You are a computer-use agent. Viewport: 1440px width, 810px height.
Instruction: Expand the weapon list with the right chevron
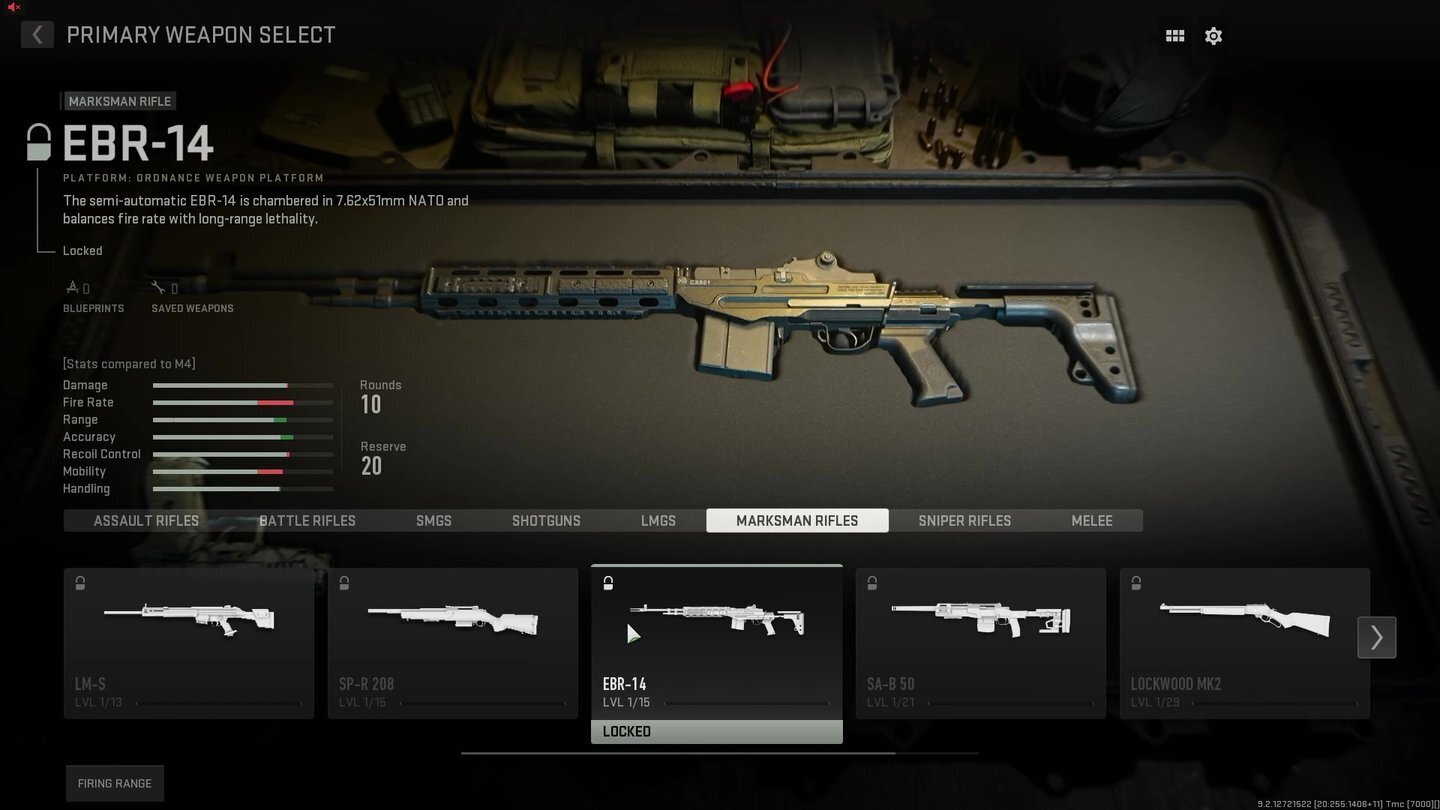click(x=1376, y=637)
